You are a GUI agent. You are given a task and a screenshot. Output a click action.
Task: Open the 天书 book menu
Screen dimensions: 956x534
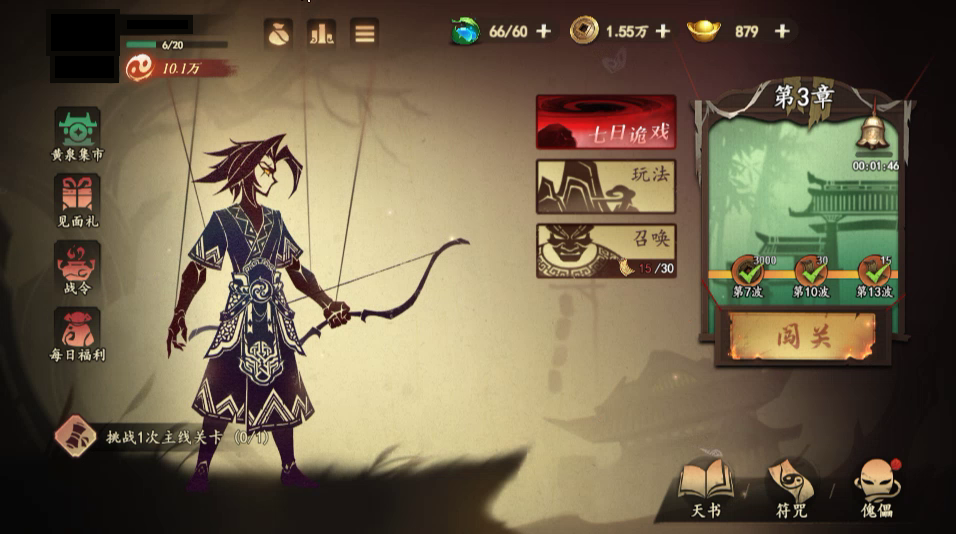(706, 488)
